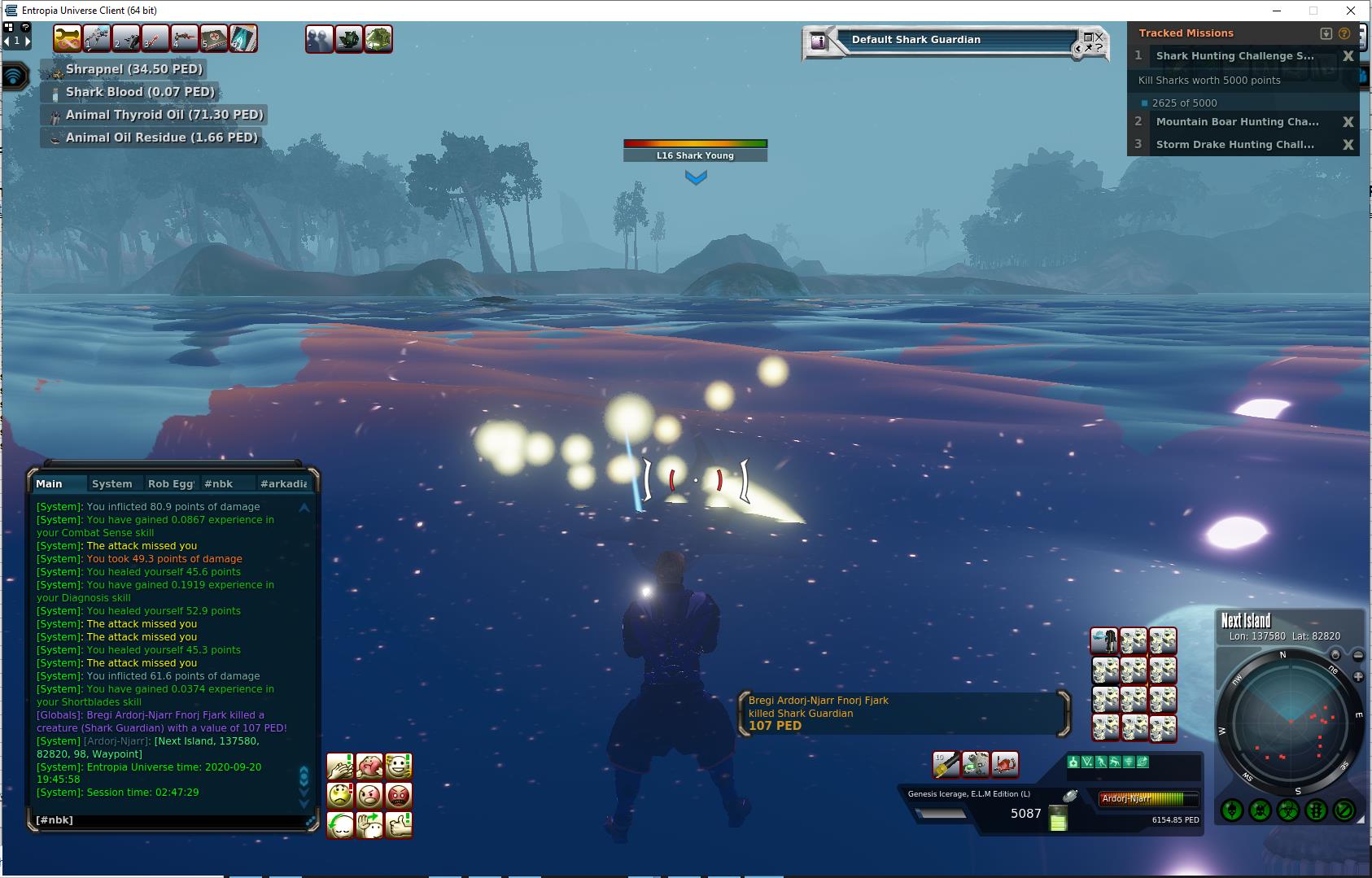
Task: Zoom in the radar with plus button
Action: 1357,677
